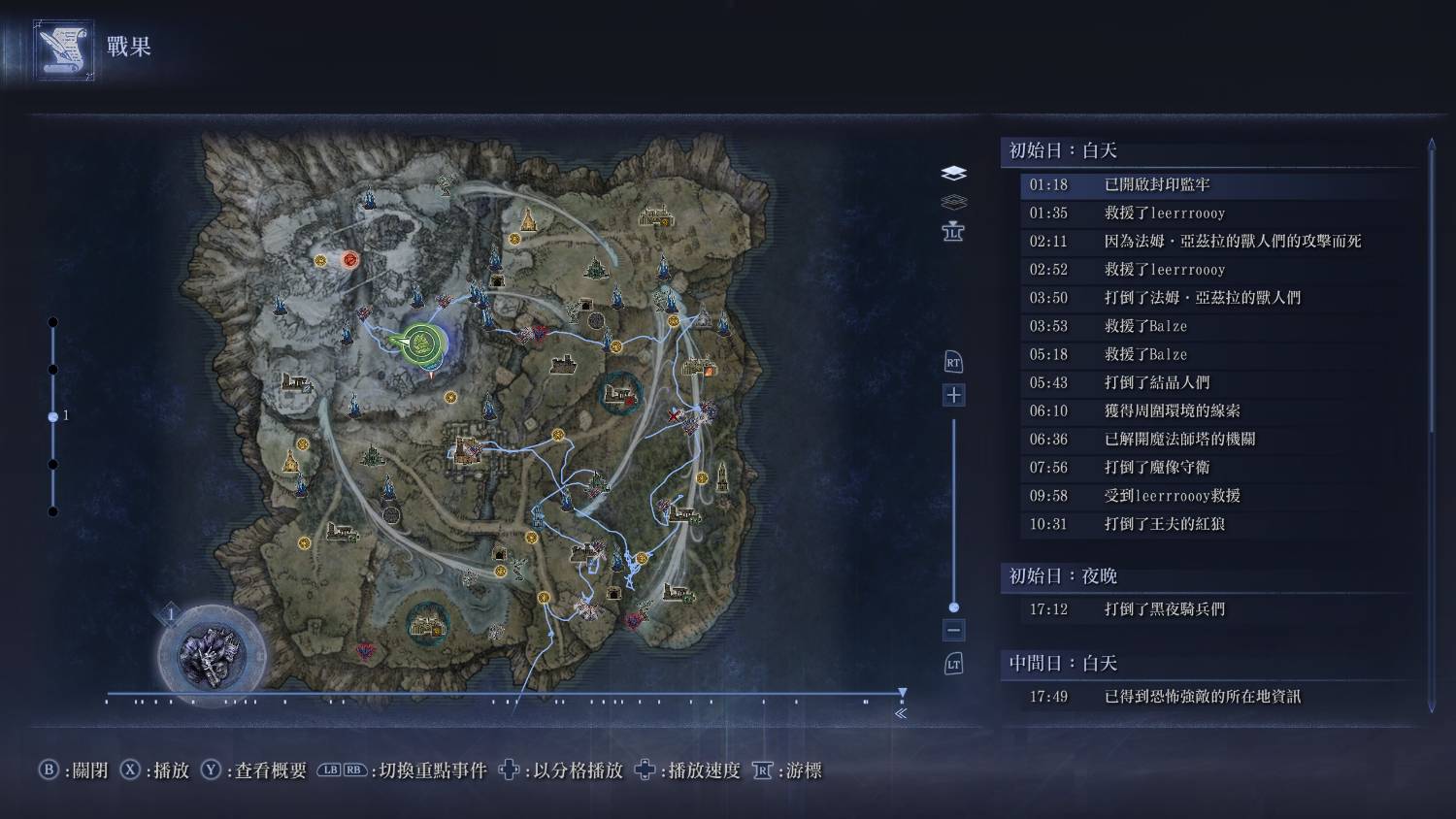
Task: Click the playback marker on the timeline
Action: [903, 693]
